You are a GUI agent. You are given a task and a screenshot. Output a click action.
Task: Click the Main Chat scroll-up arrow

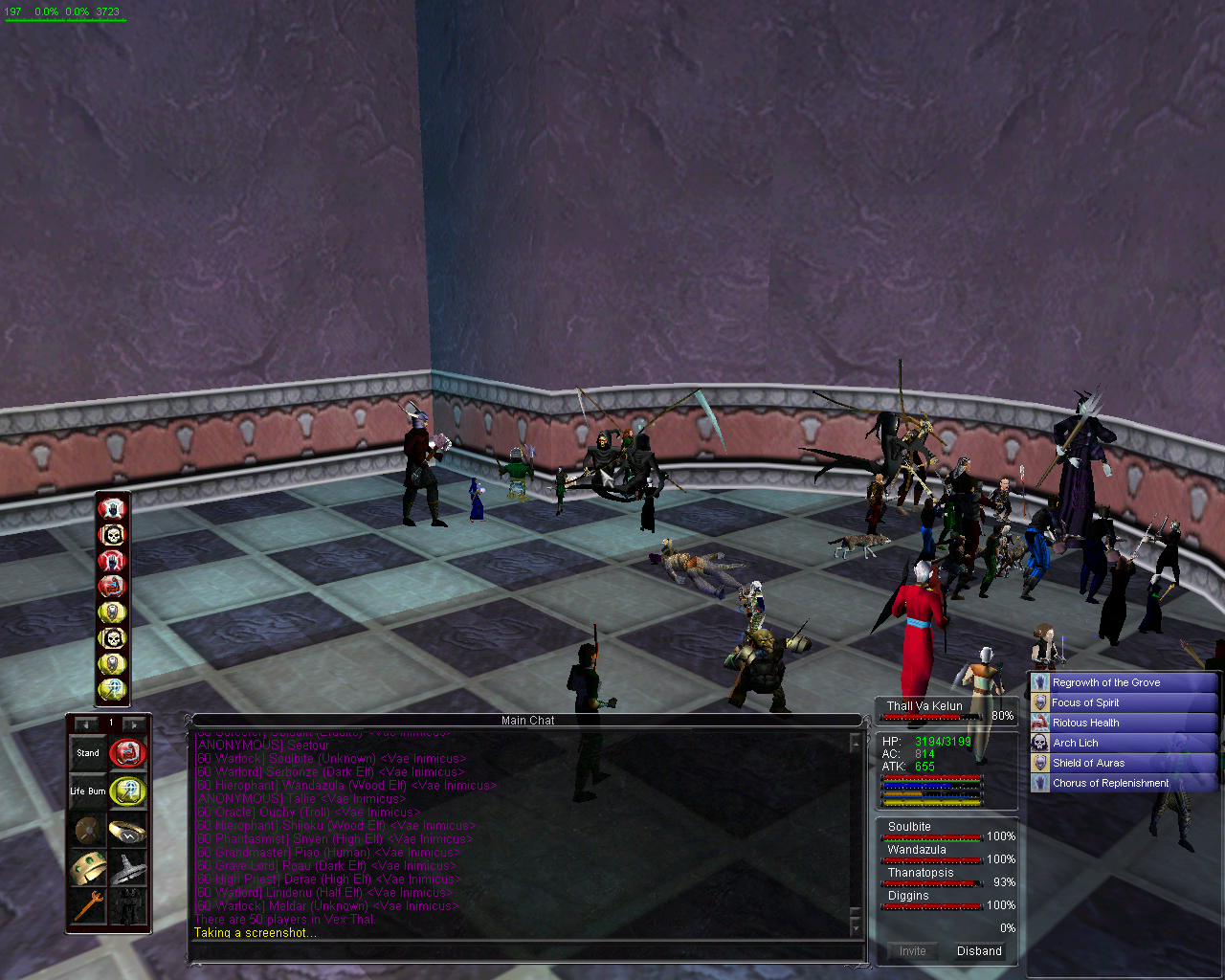point(855,743)
